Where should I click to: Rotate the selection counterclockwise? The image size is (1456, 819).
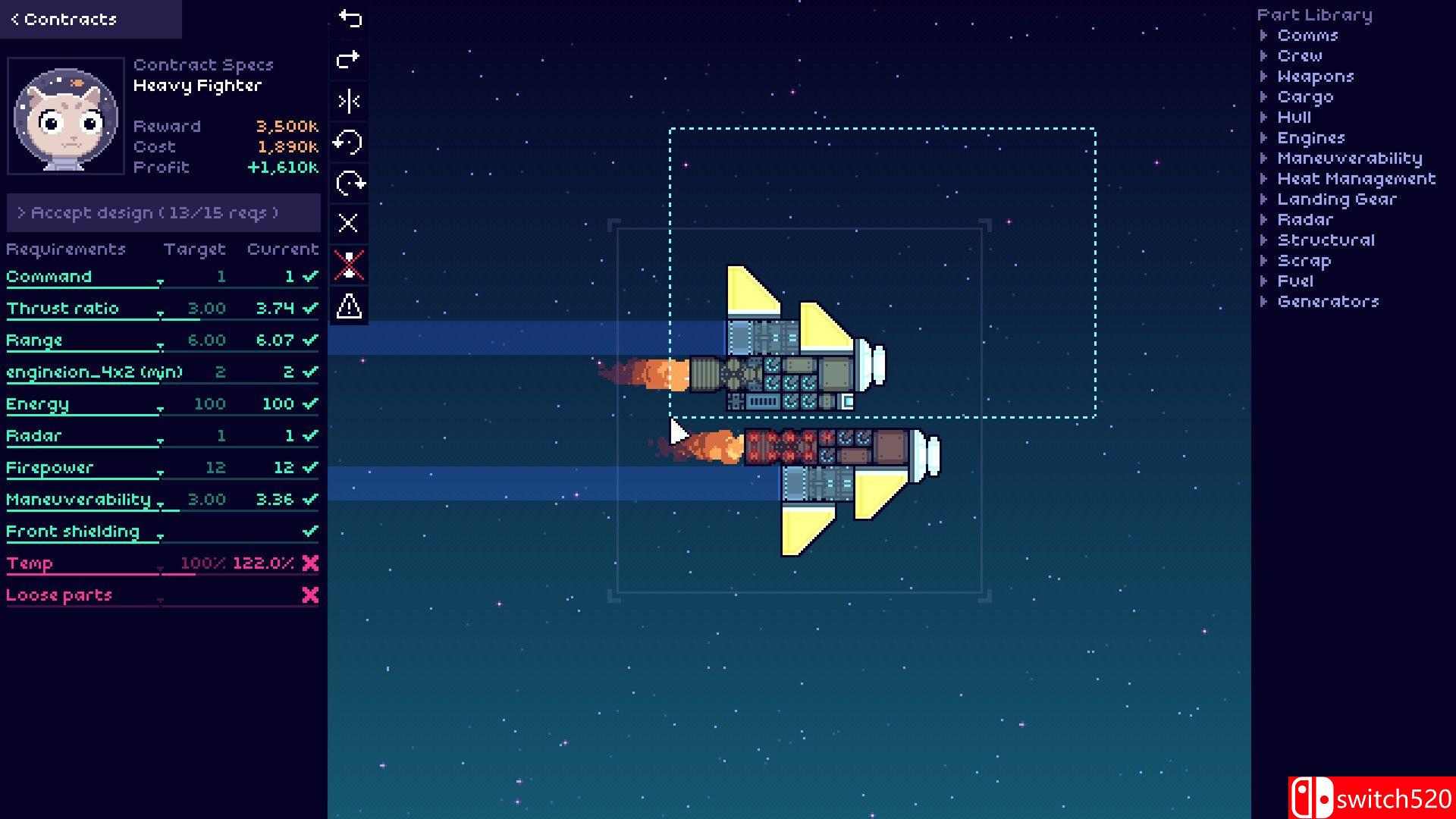[349, 142]
